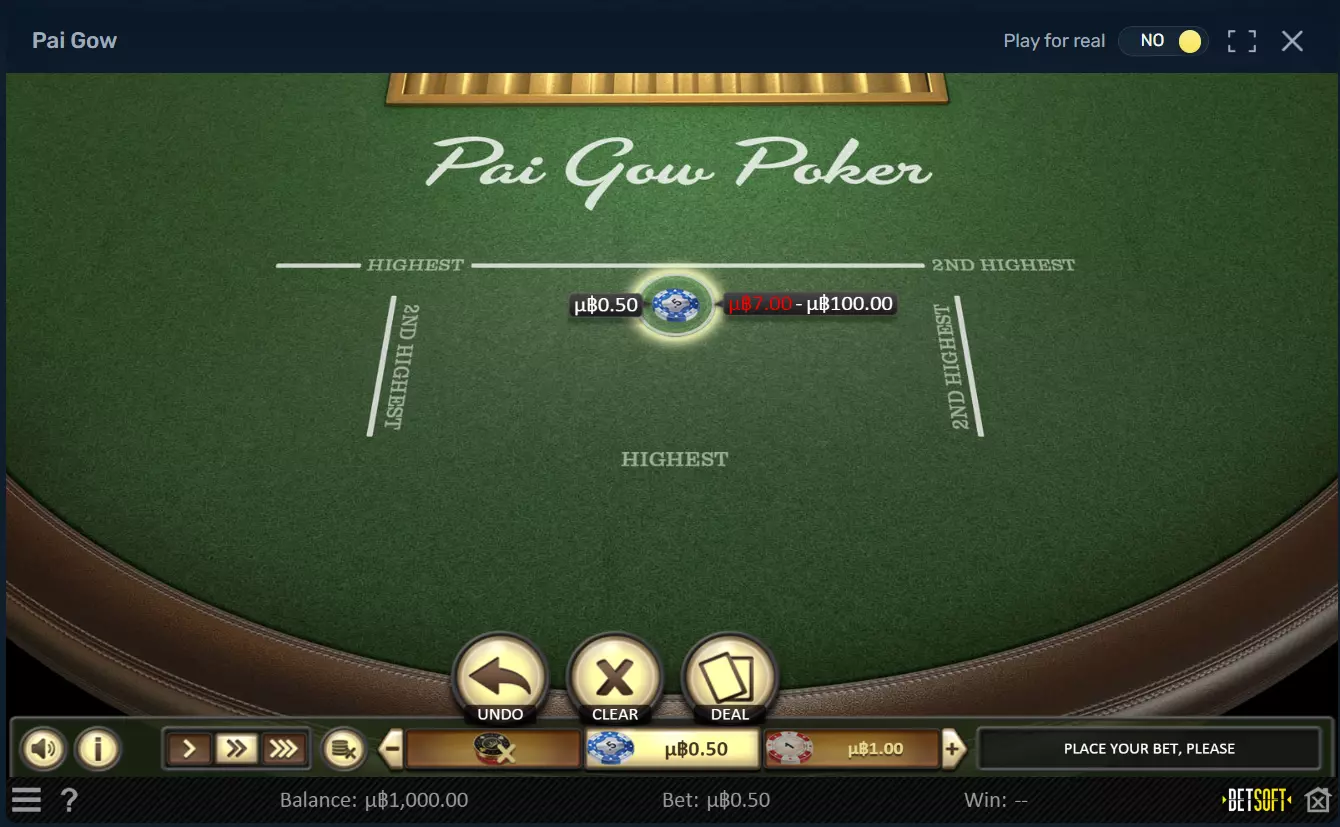
Task: Click the minus arrow to show previous chip
Action: click(390, 747)
